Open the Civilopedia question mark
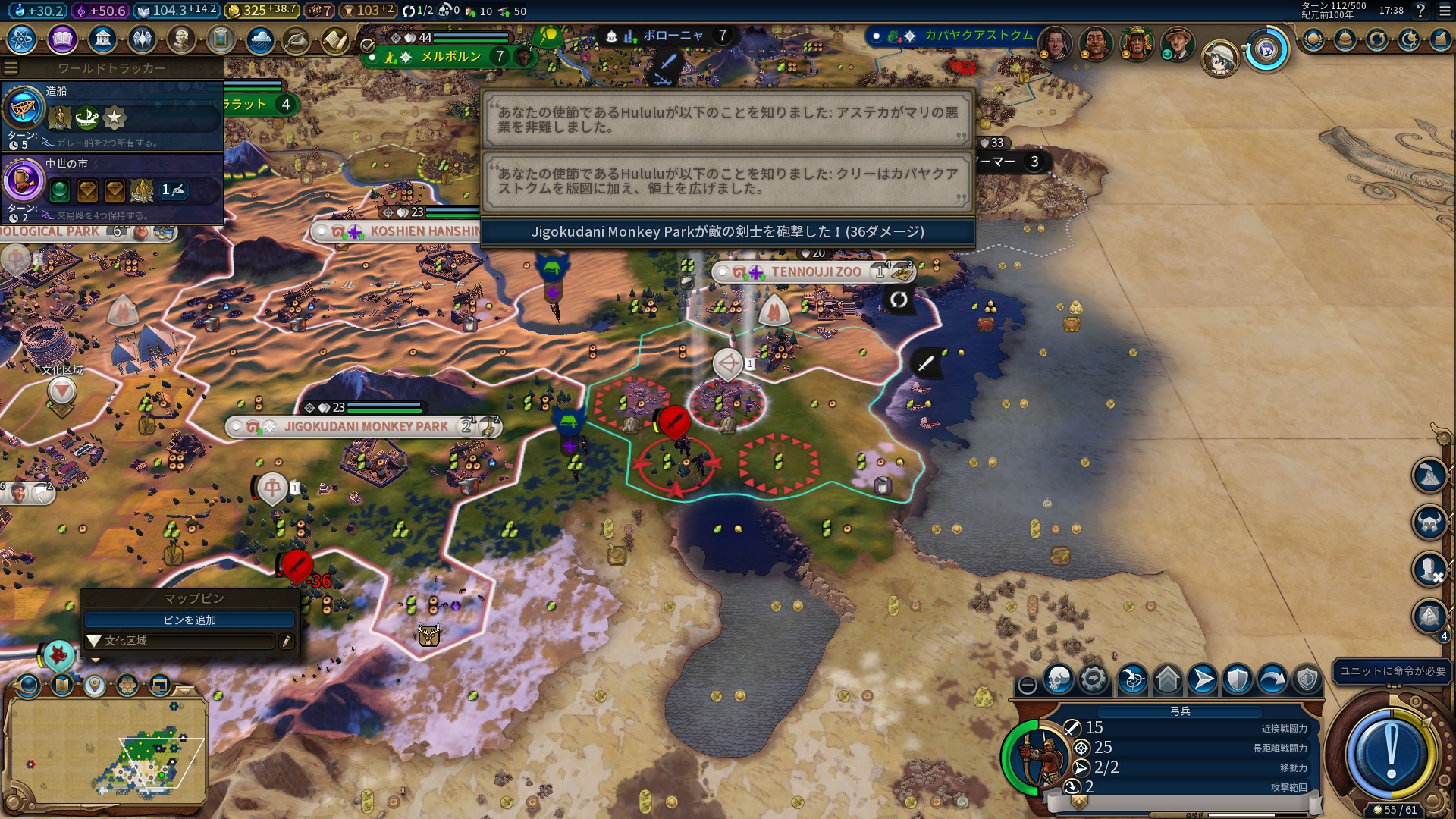This screenshot has height=819, width=1456. click(x=1420, y=11)
